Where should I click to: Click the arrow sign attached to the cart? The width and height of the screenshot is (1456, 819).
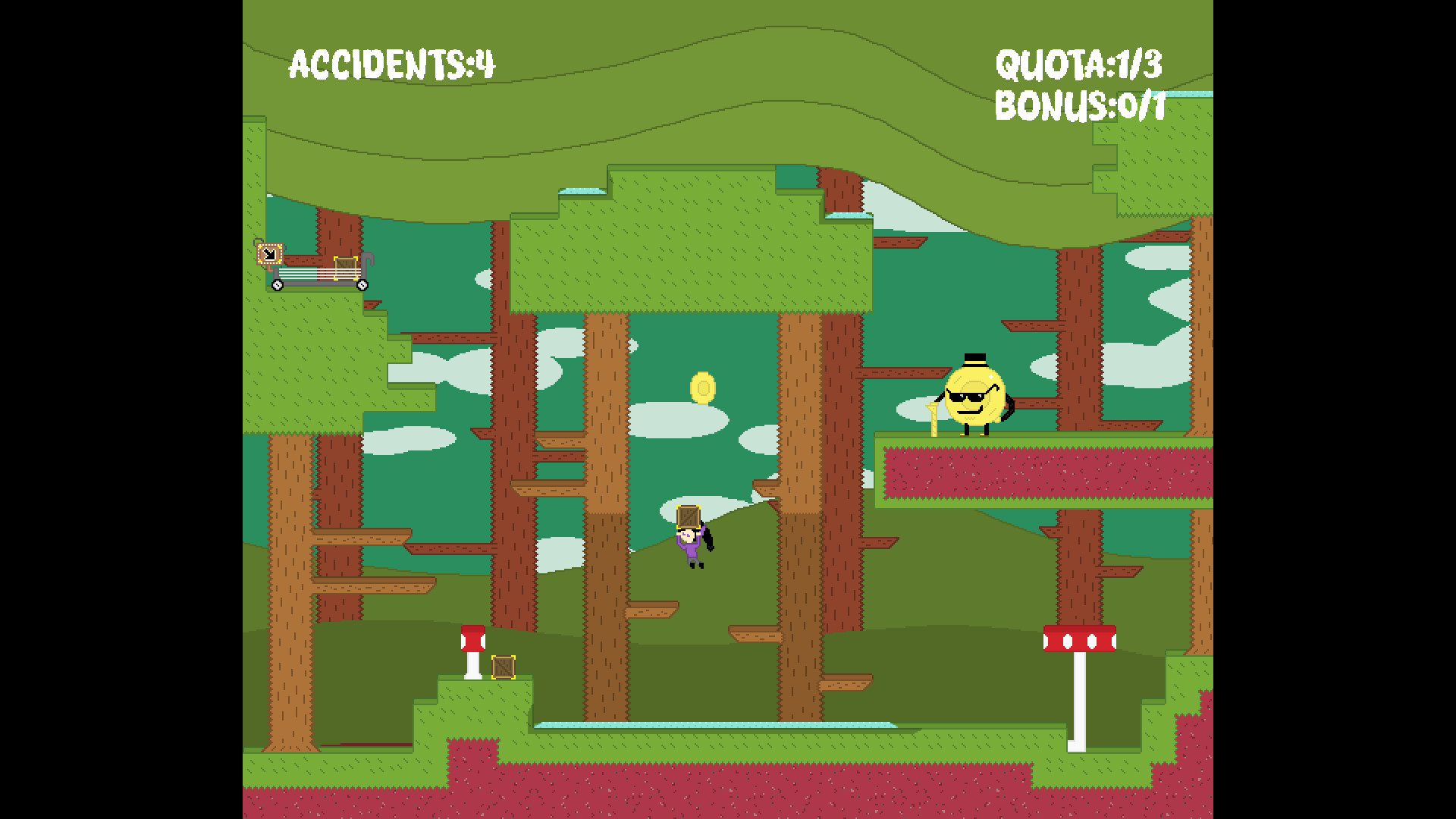click(x=270, y=255)
